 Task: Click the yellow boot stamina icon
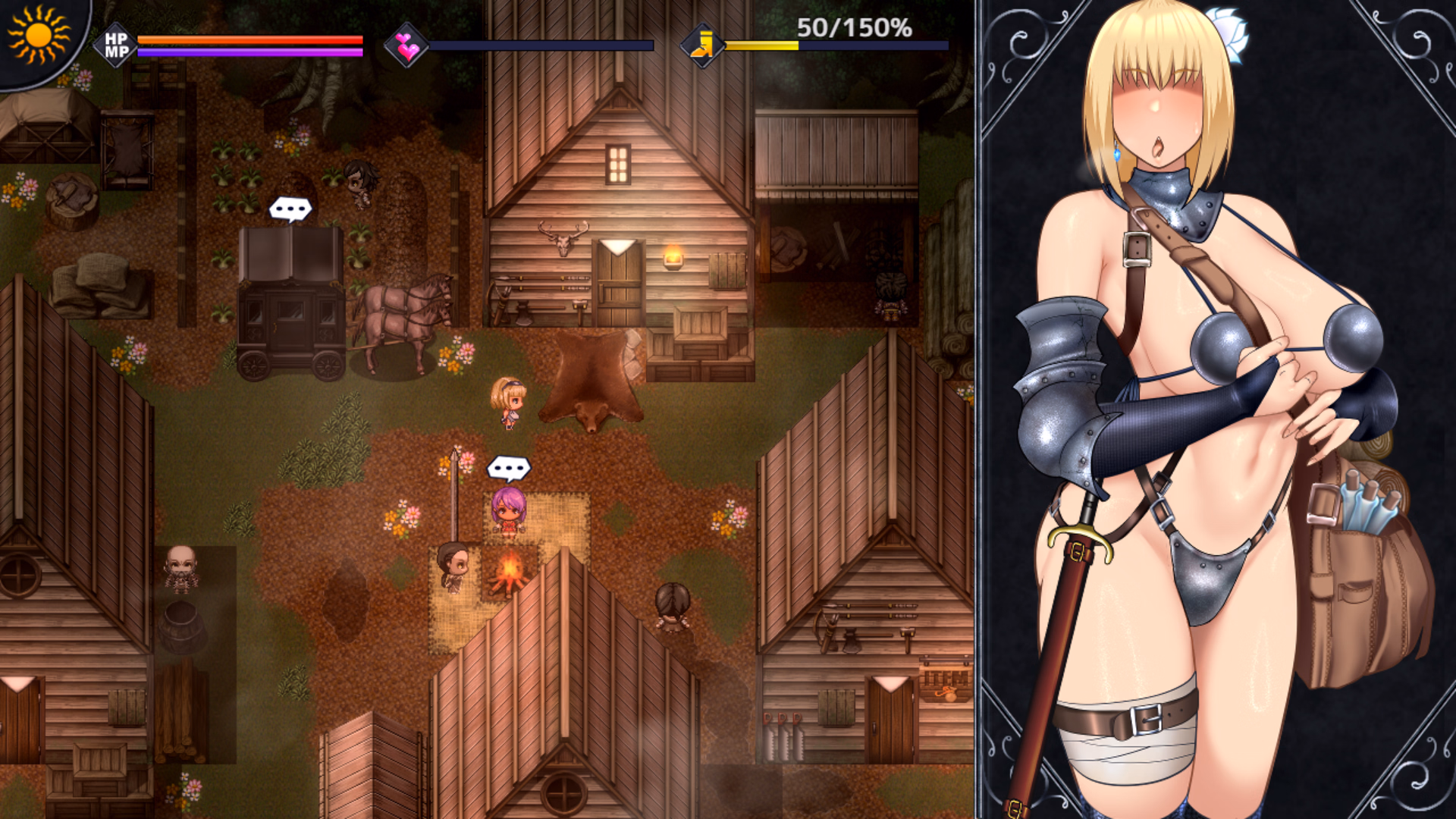702,45
